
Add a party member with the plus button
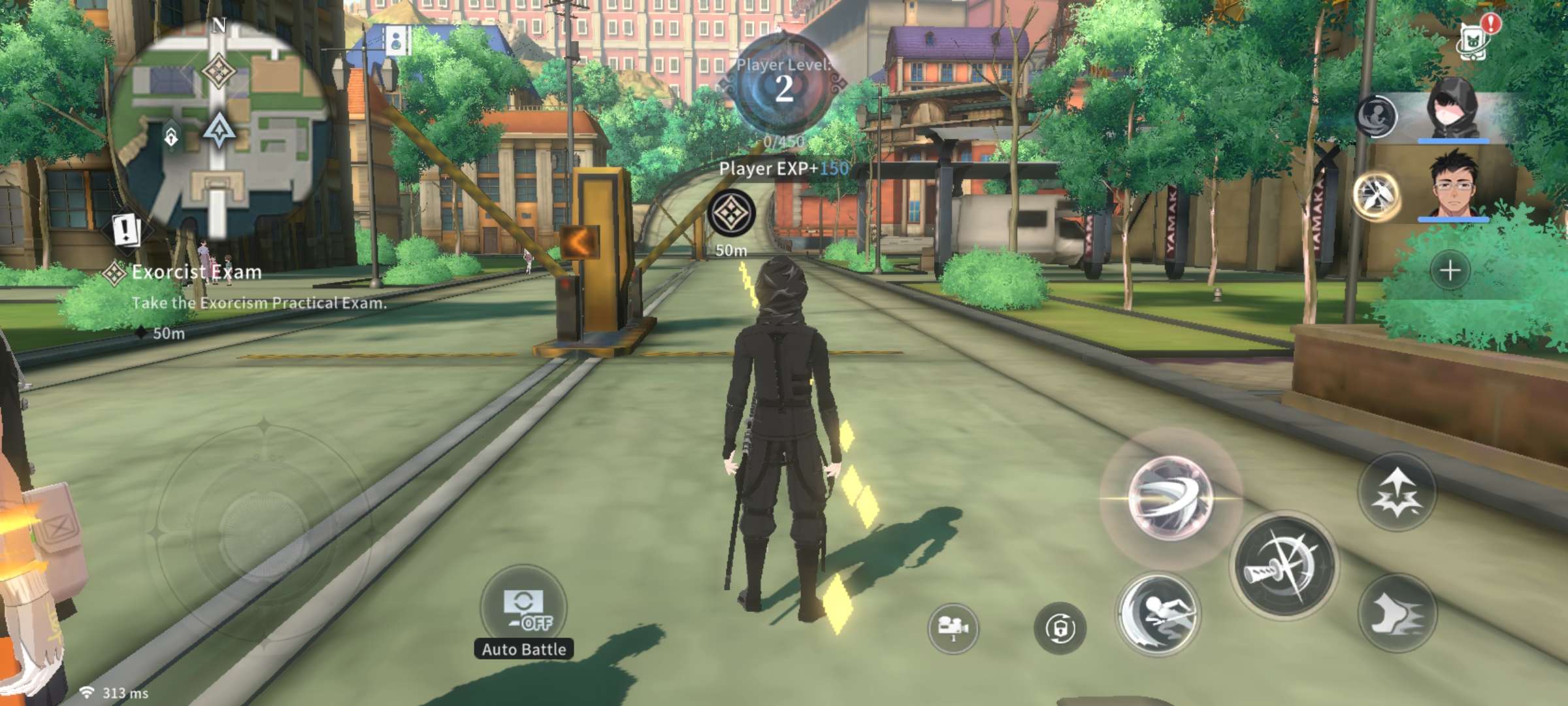1450,270
